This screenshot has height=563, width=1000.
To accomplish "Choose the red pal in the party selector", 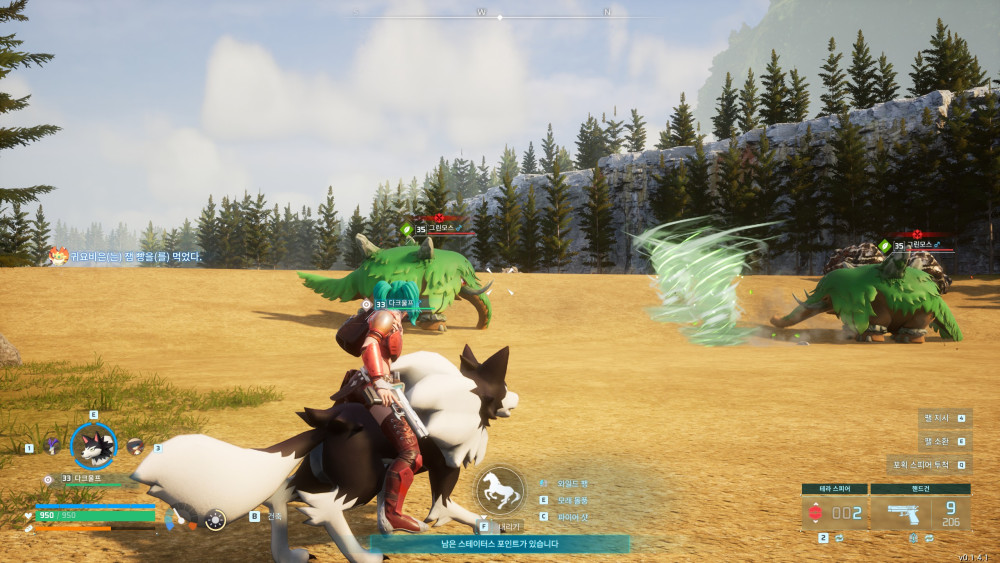I will [x=135, y=446].
